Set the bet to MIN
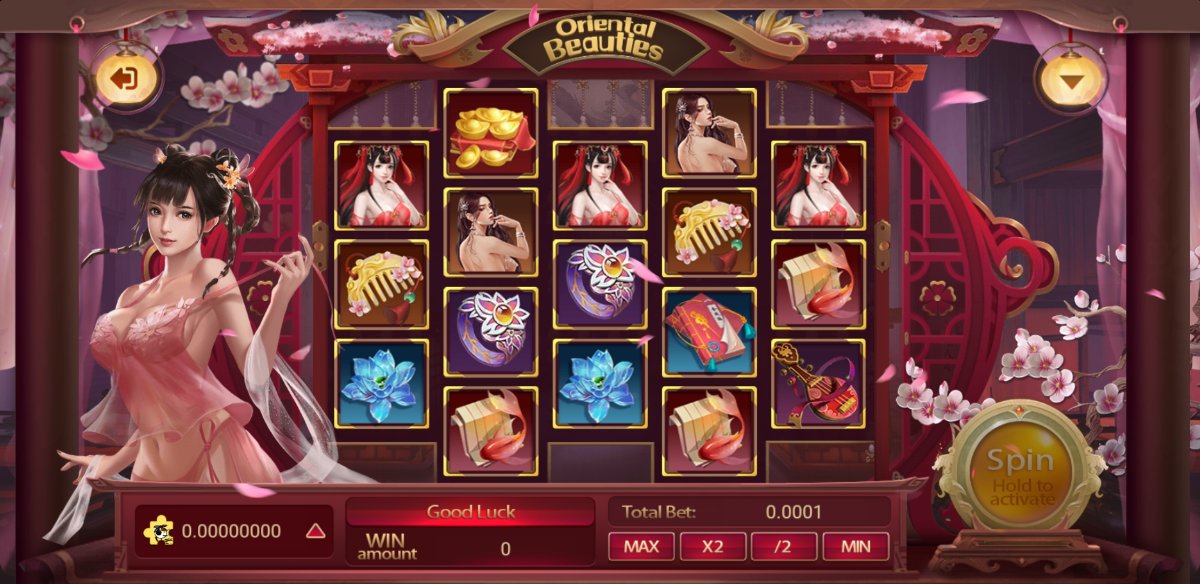 tap(855, 546)
